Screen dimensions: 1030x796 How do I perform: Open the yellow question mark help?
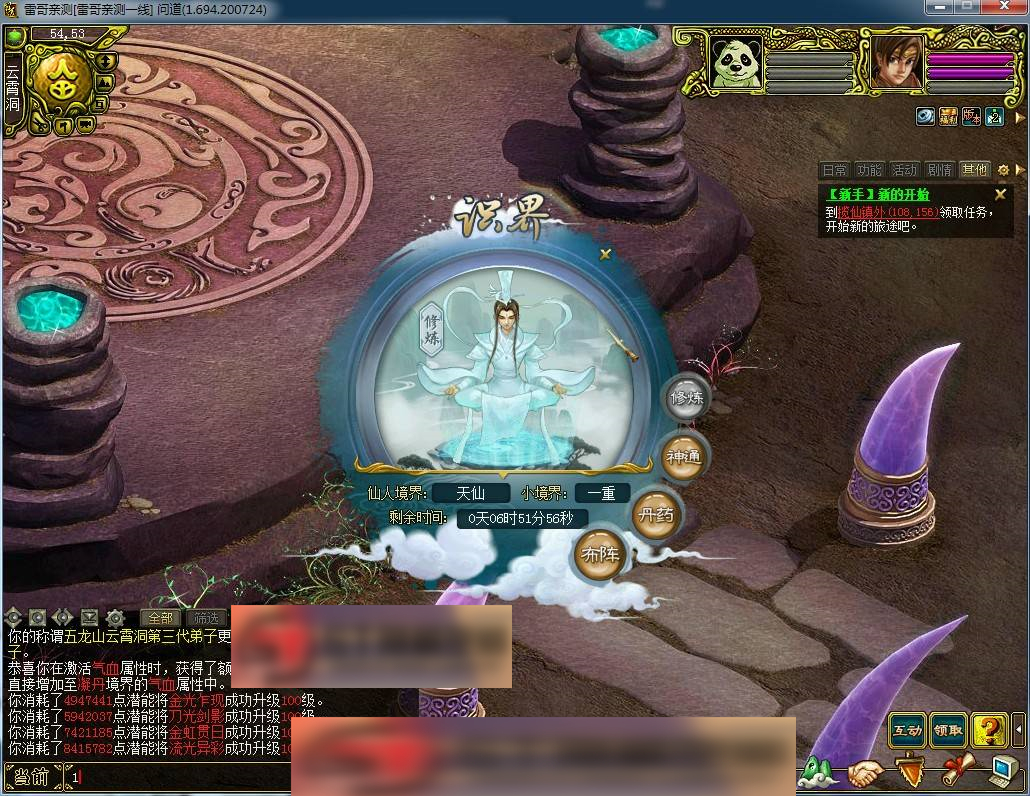coord(989,730)
